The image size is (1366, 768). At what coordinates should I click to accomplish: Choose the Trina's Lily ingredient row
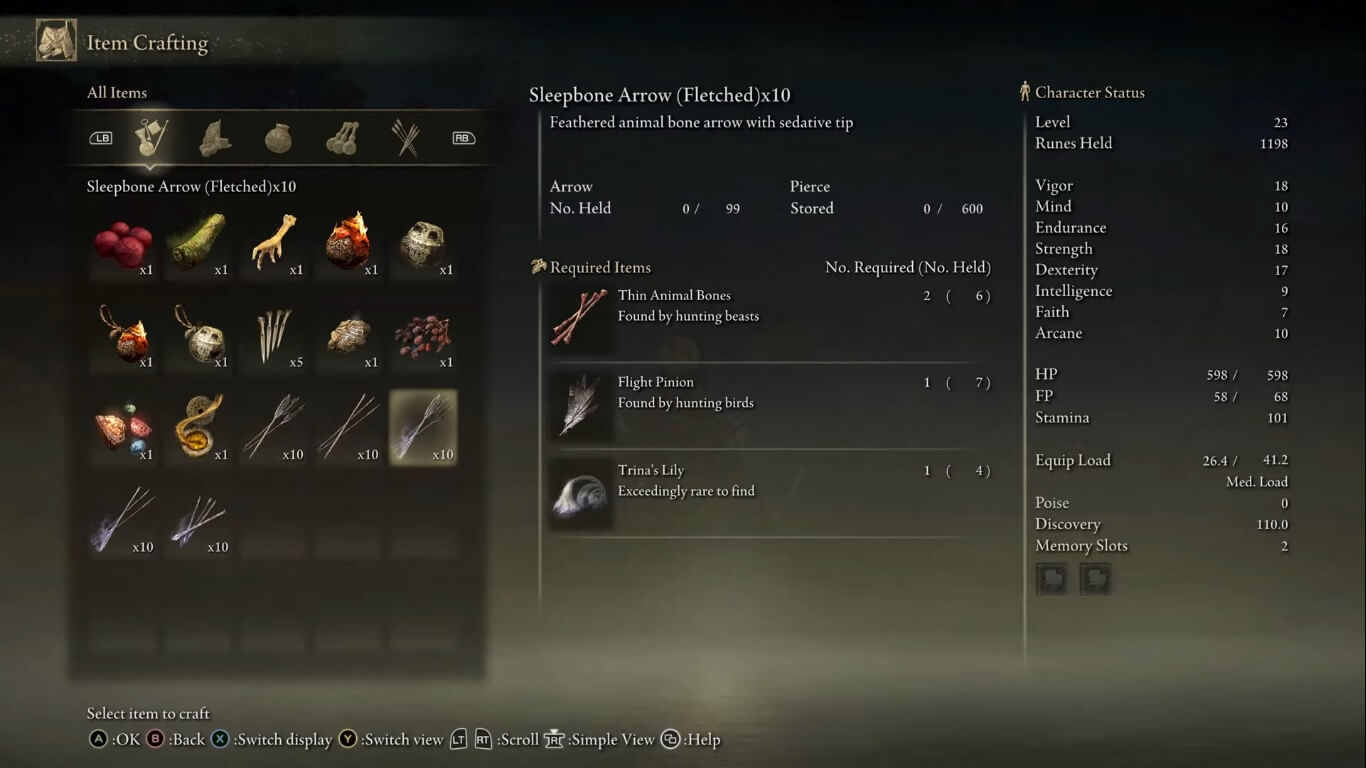pyautogui.click(x=769, y=491)
